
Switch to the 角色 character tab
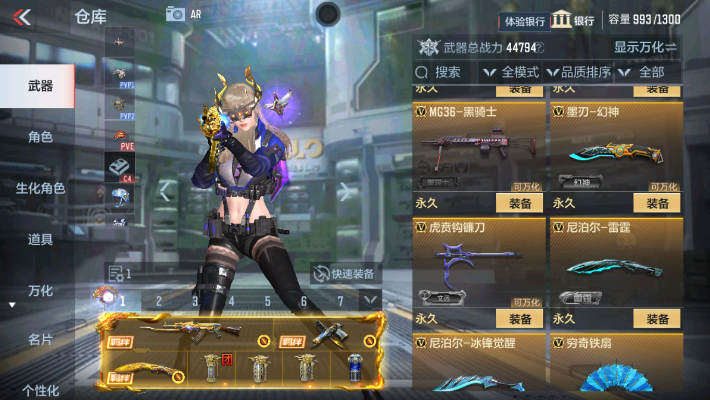[x=40, y=137]
